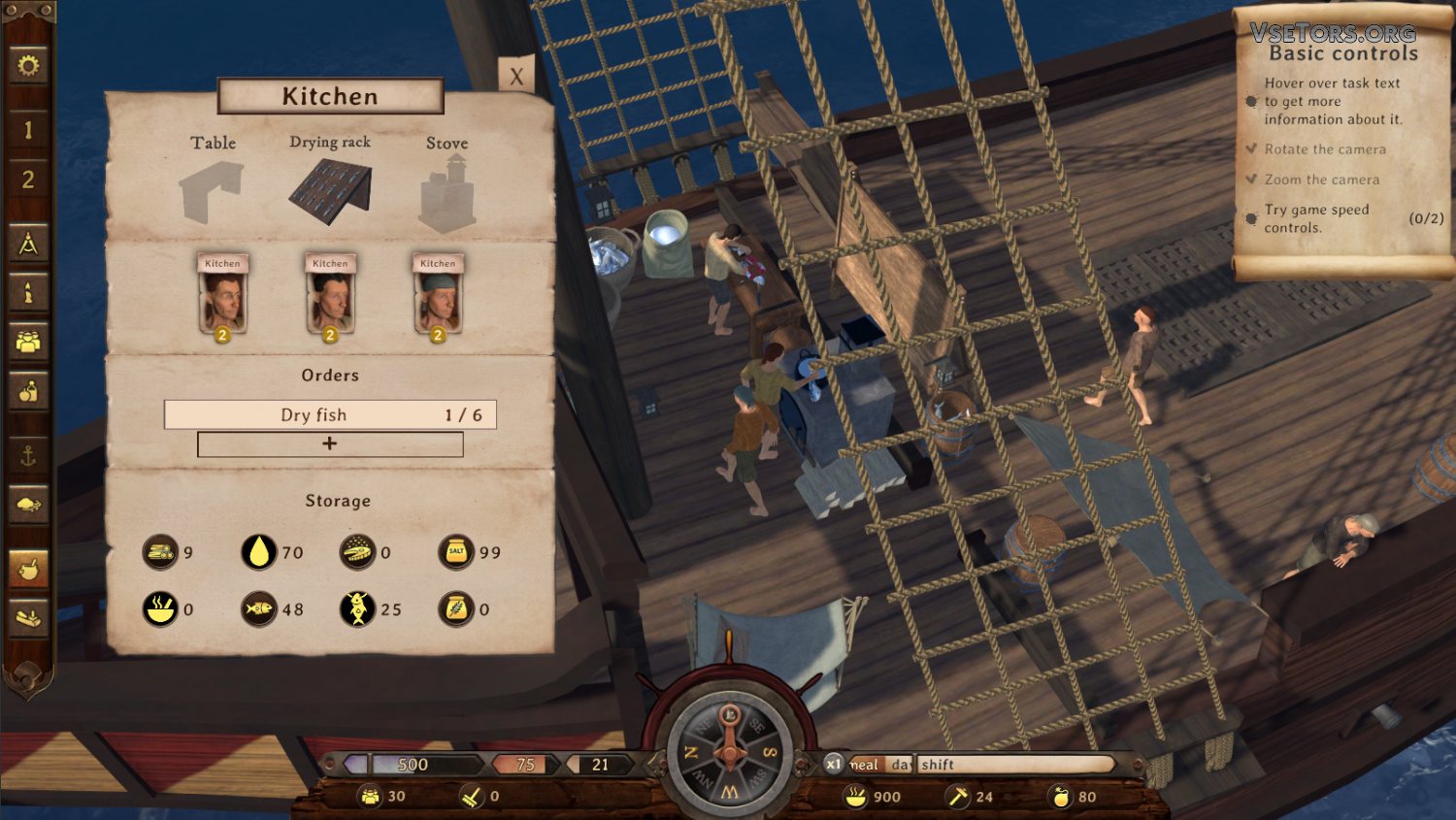Image resolution: width=1456 pixels, height=820 pixels.
Task: Click the game speed controls tutorial task
Action: pyautogui.click(x=1315, y=218)
